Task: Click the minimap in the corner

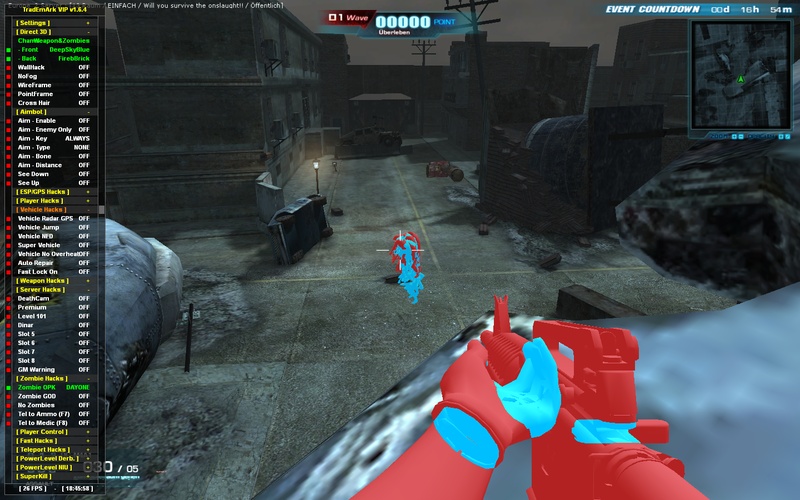Action: click(739, 77)
